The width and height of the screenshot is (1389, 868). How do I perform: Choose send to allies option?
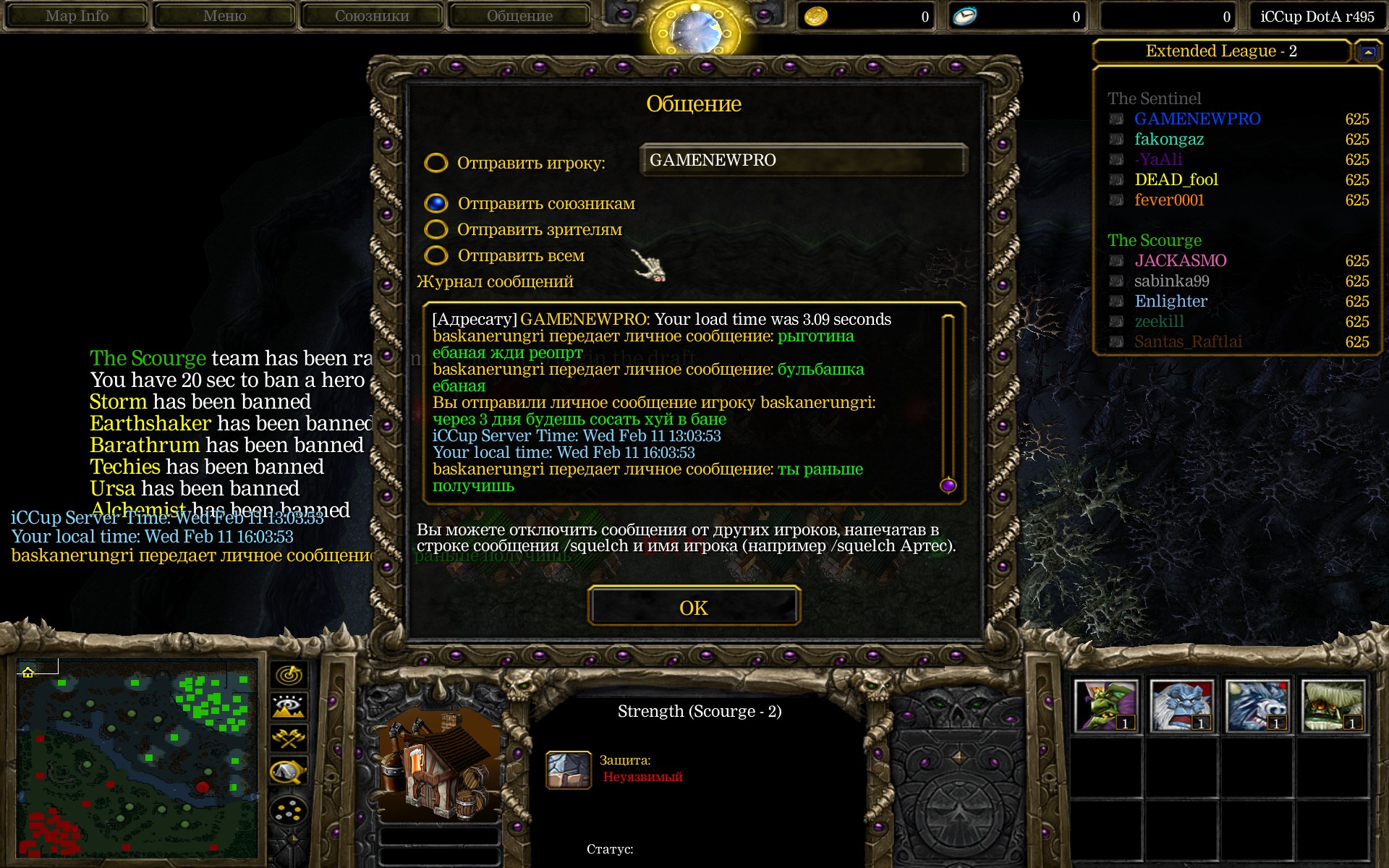[x=436, y=203]
